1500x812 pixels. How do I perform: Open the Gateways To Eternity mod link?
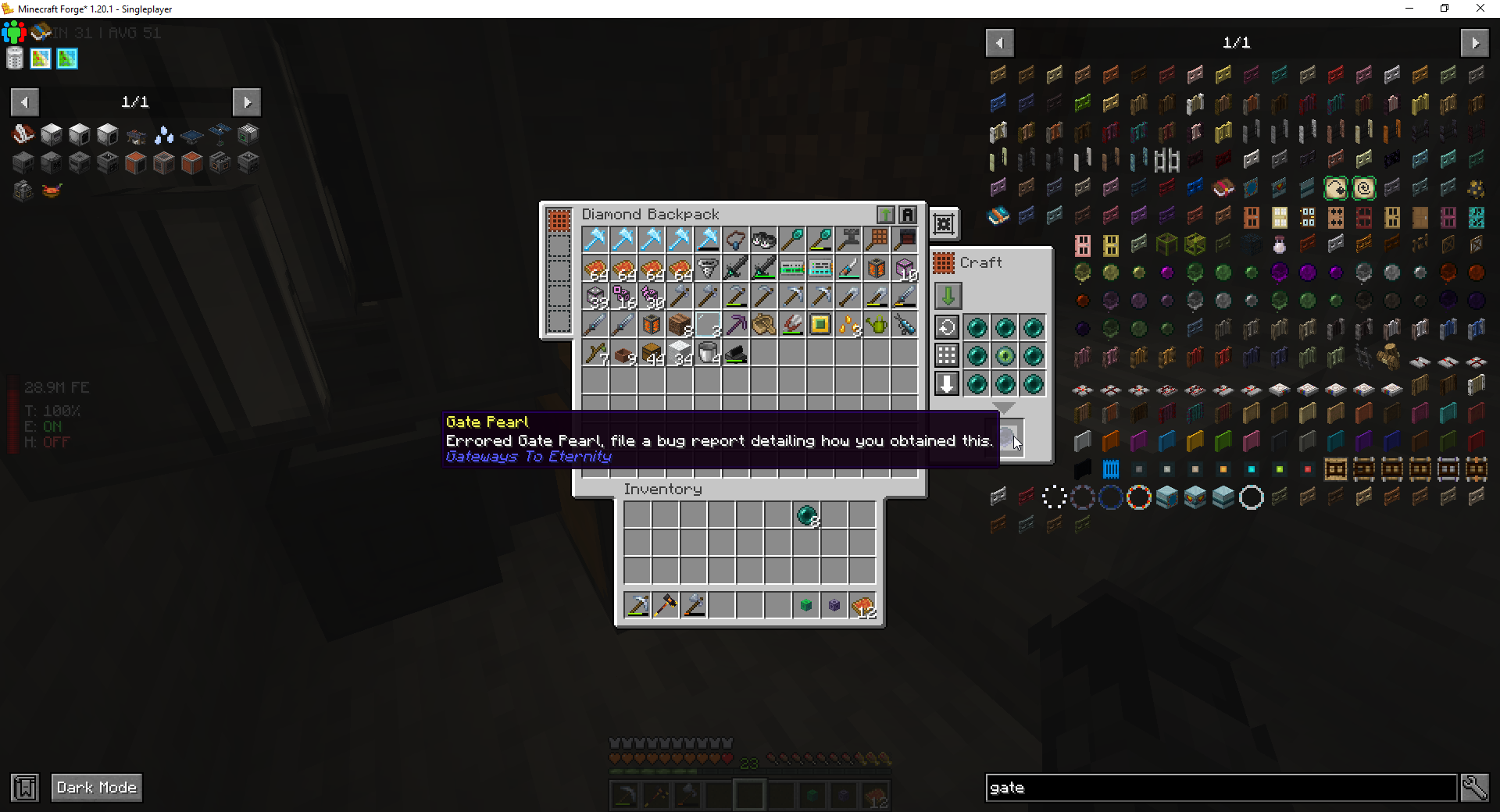click(528, 457)
